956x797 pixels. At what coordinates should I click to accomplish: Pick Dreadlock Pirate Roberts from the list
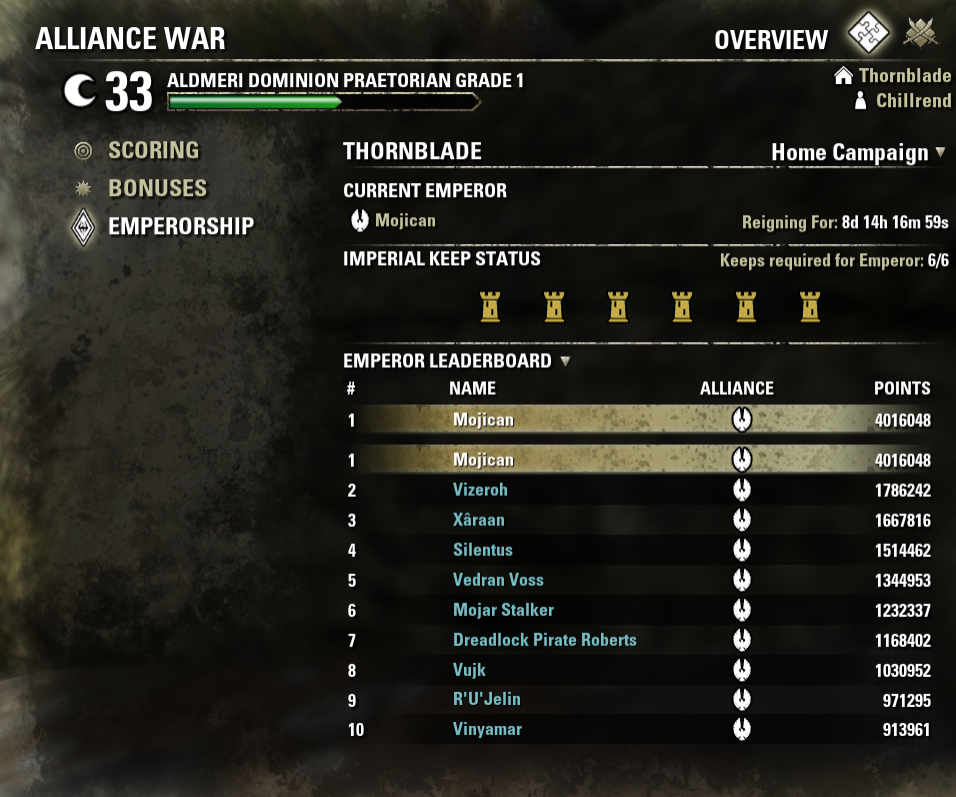(x=544, y=640)
